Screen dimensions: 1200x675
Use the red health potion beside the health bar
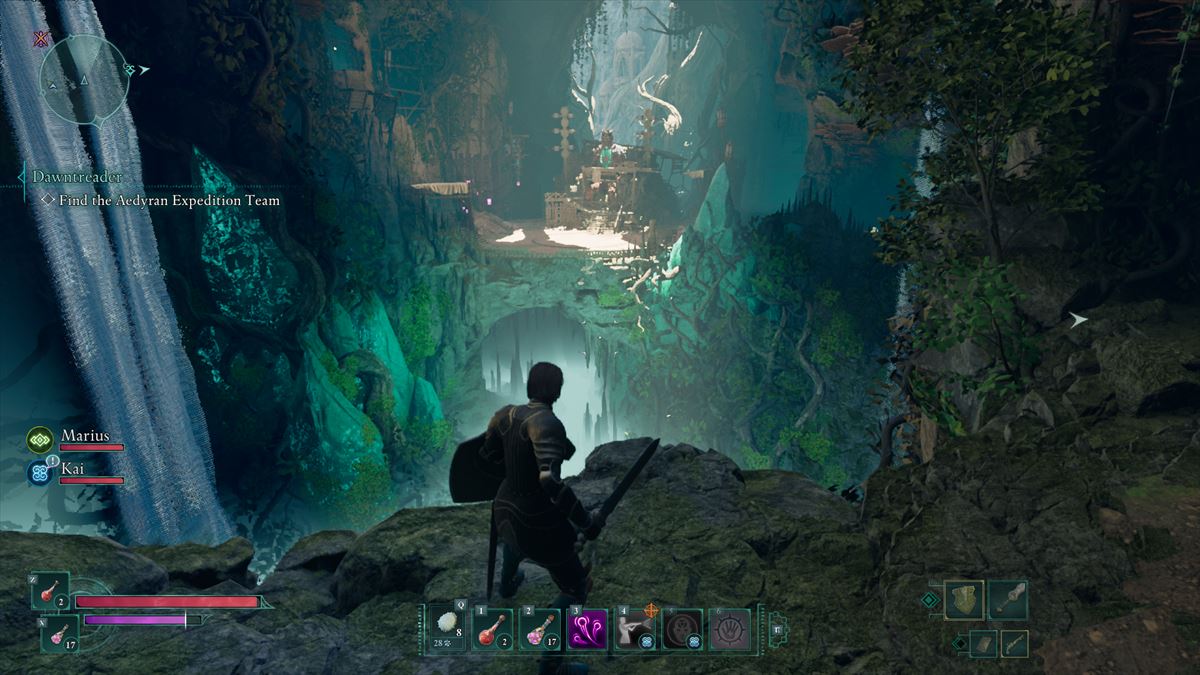click(50, 592)
